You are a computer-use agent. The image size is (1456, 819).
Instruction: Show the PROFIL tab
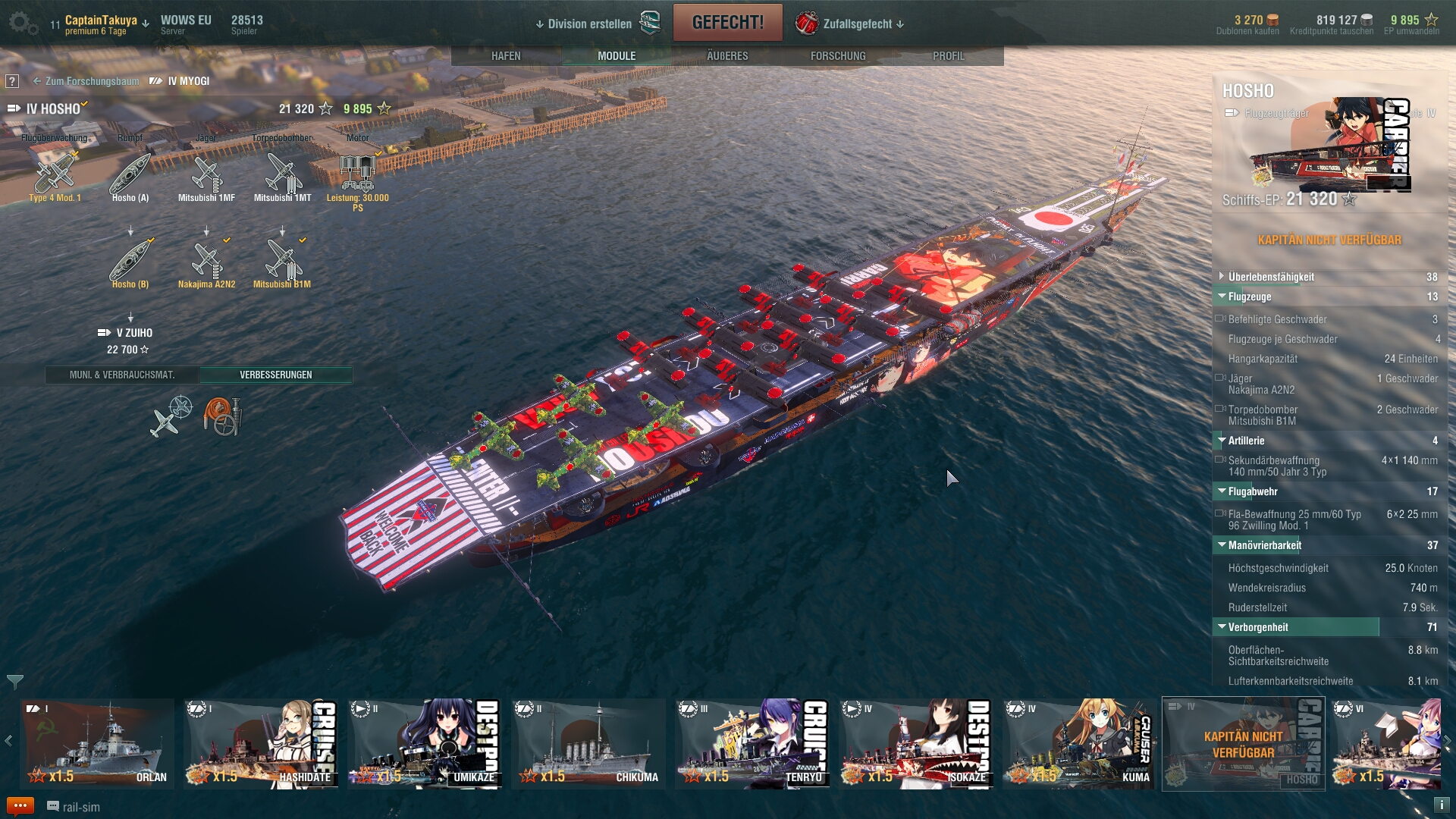949,56
